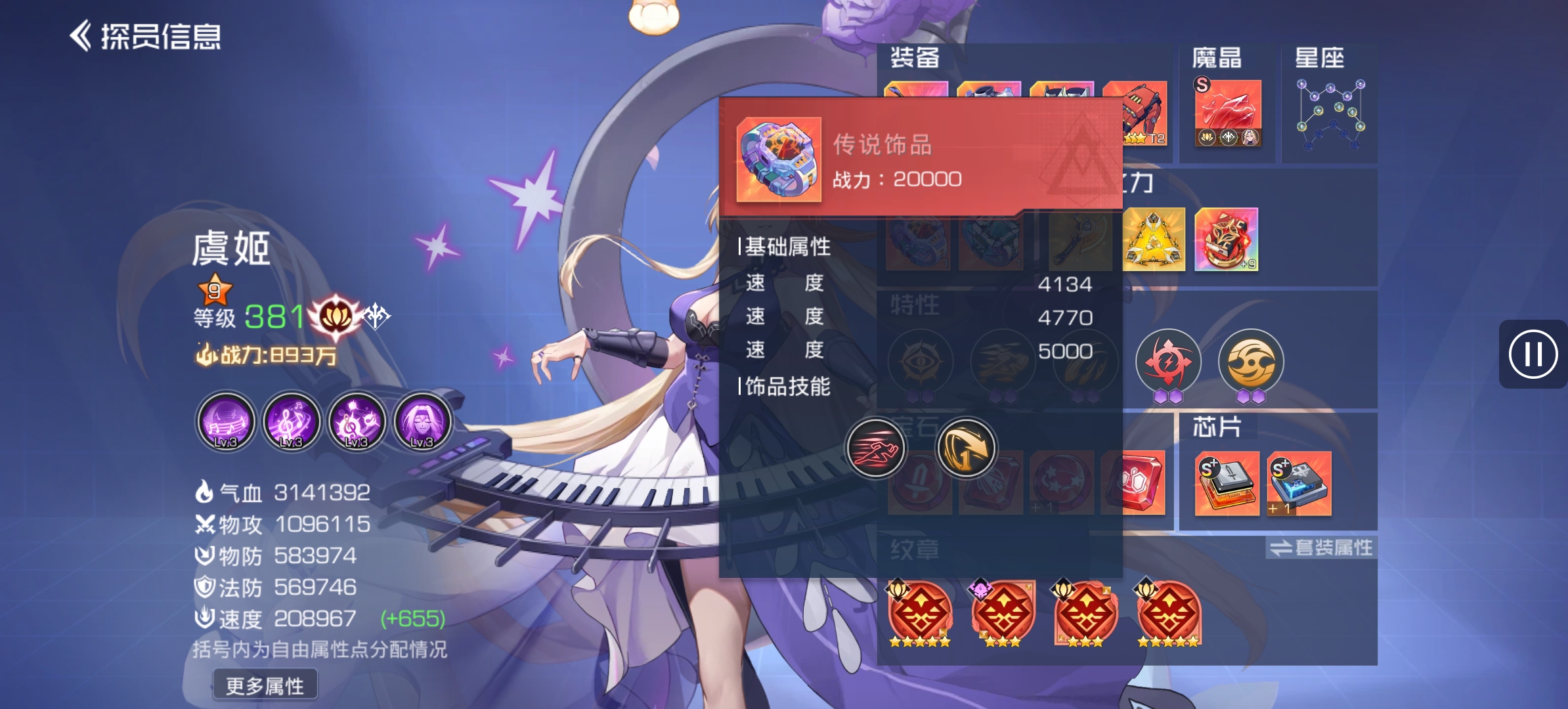Viewport: 1568px width, 709px height.
Task: Expand 更多属性 to show more stats
Action: (265, 685)
